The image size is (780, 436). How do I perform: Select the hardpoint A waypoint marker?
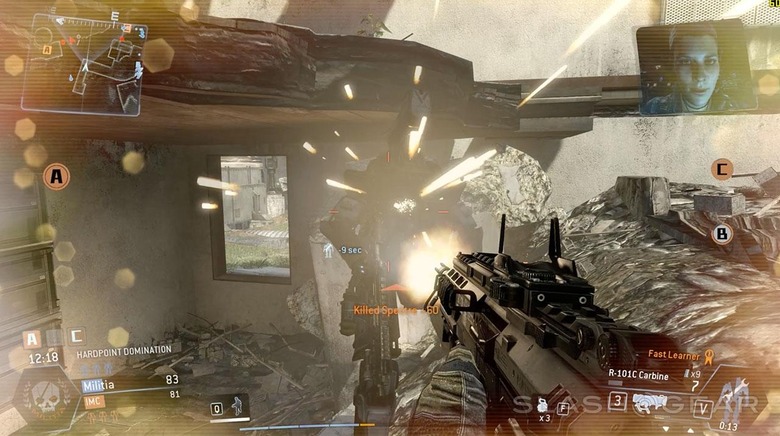[x=57, y=177]
